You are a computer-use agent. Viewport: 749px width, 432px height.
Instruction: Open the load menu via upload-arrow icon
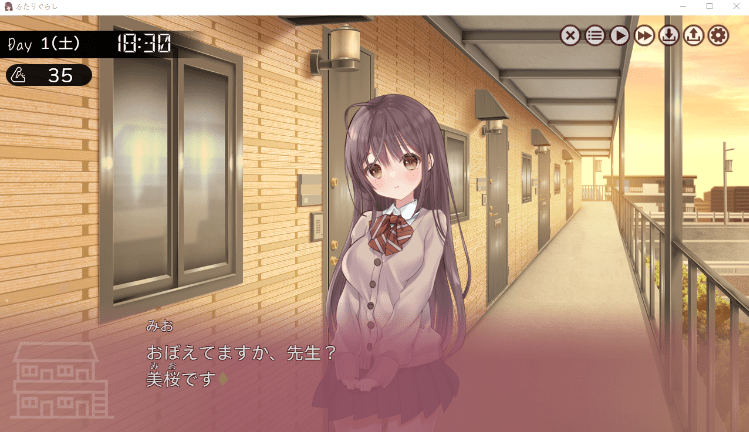point(694,36)
